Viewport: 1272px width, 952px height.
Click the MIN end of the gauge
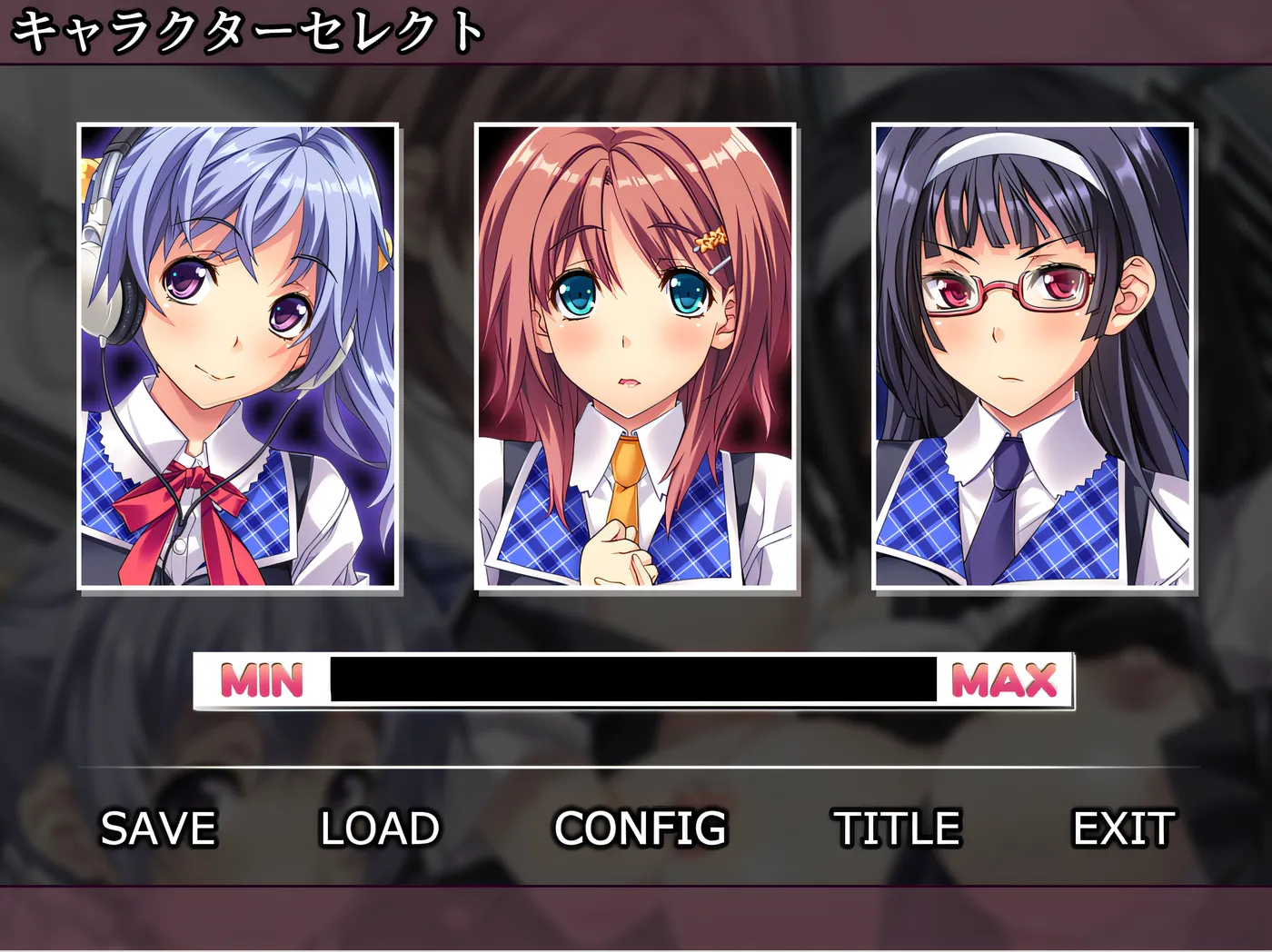(262, 680)
